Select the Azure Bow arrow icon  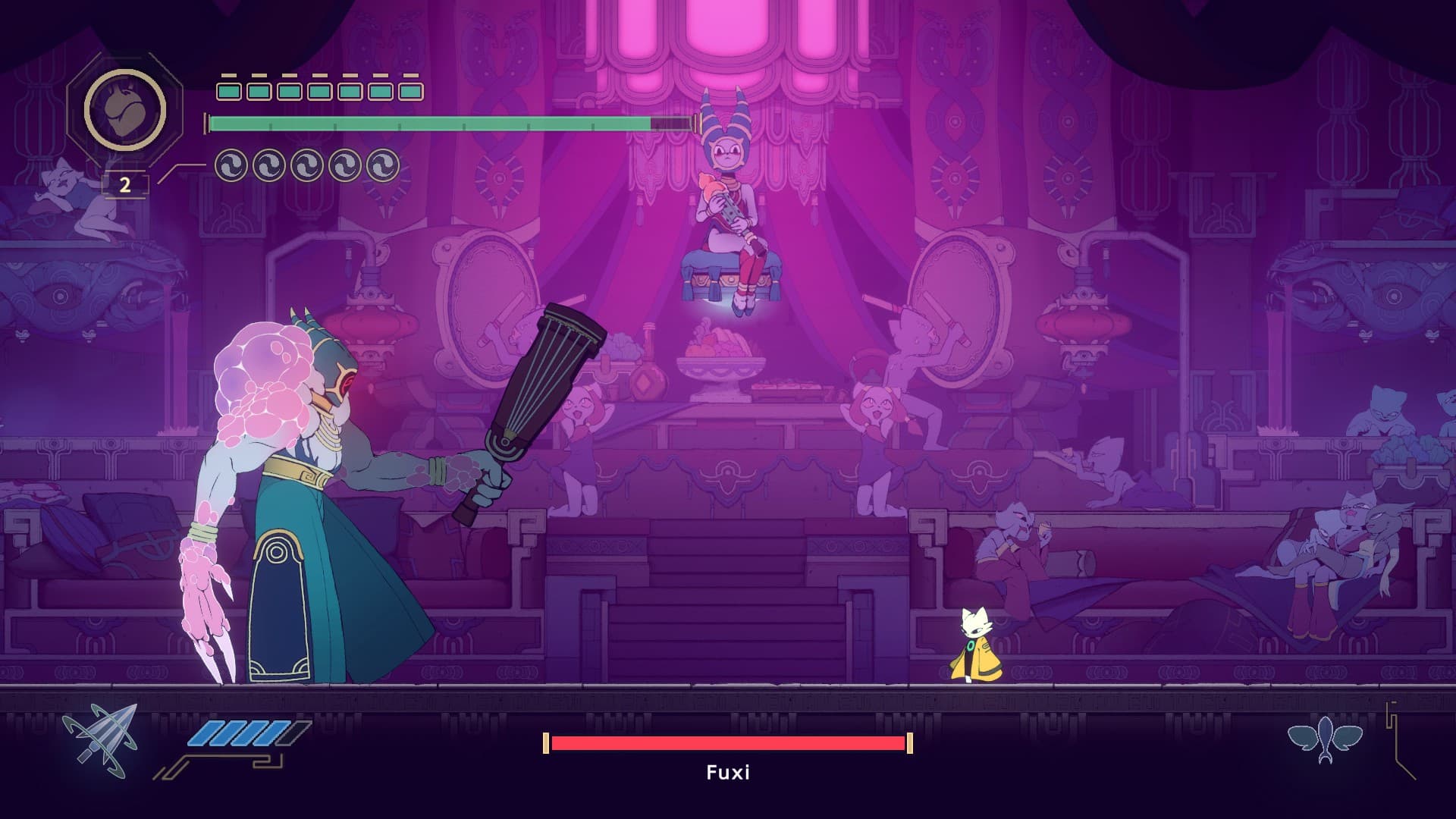pos(102,741)
